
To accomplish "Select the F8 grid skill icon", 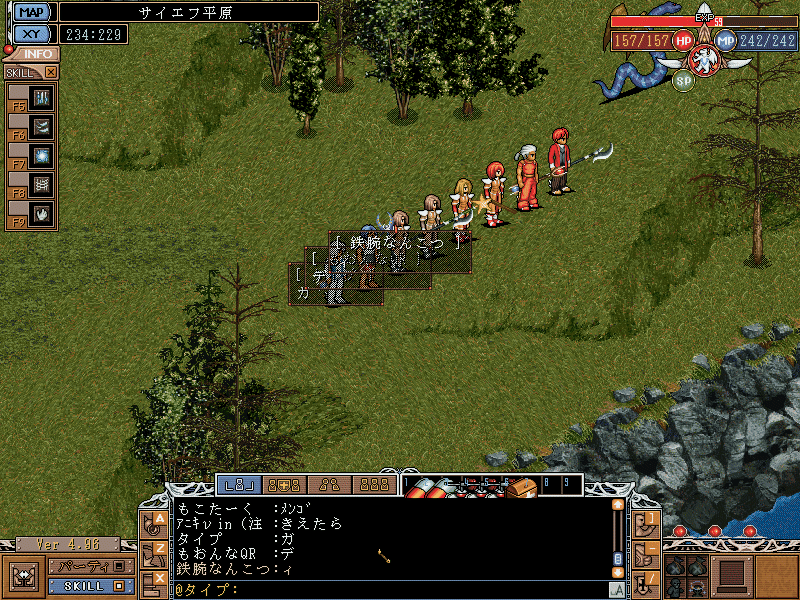I will tap(41, 184).
